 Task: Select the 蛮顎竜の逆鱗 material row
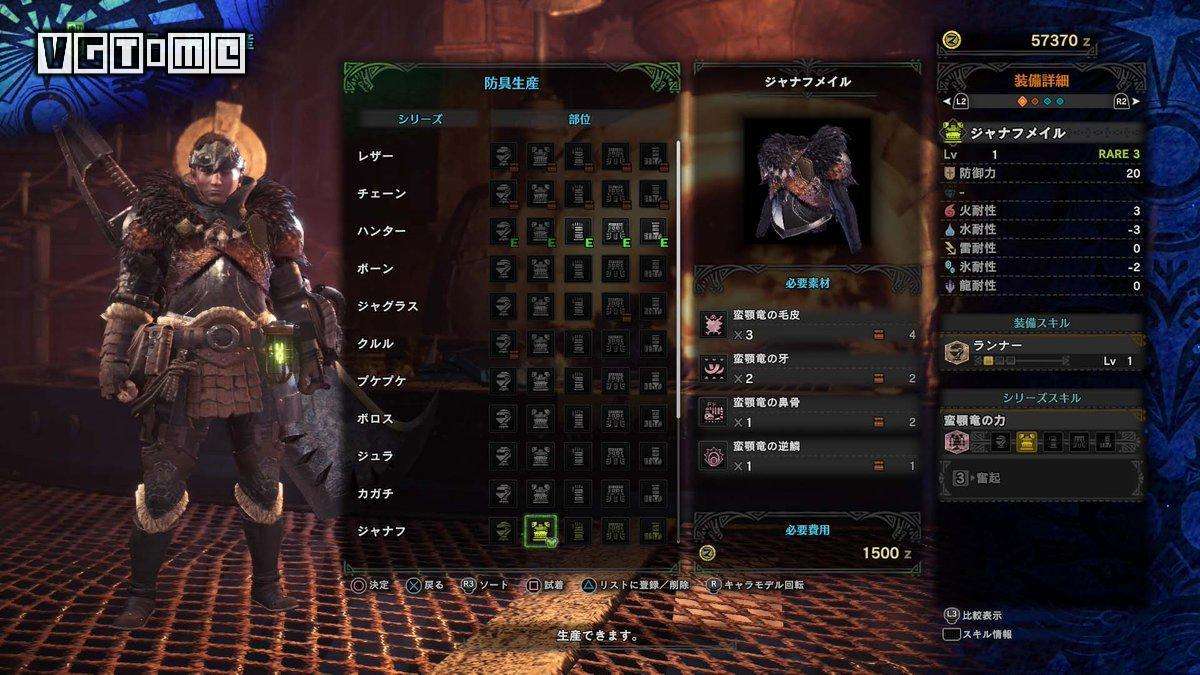pos(808,456)
